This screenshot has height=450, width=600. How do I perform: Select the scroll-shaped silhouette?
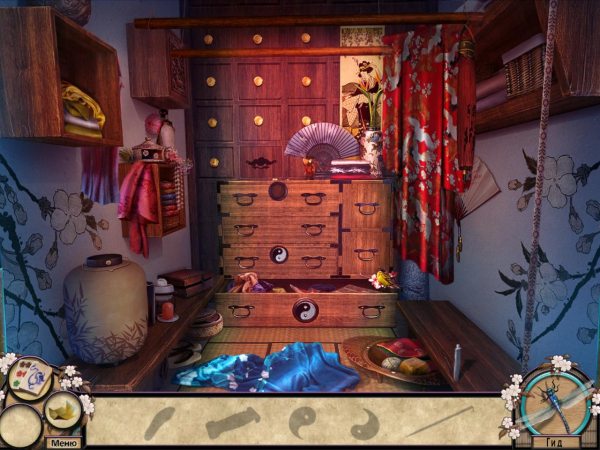[x=232, y=421]
